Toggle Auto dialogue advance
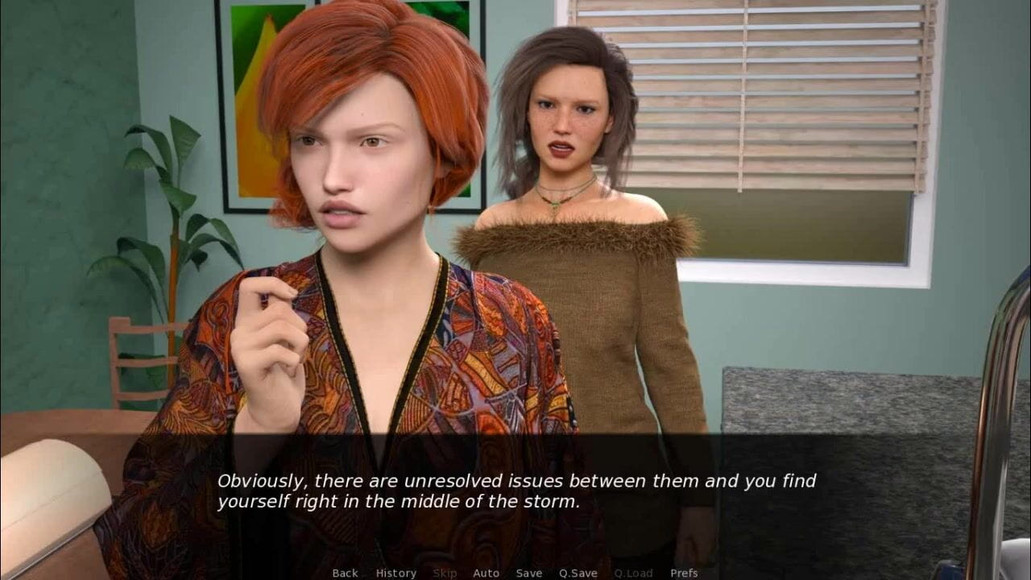The width and height of the screenshot is (1031, 580). (486, 573)
